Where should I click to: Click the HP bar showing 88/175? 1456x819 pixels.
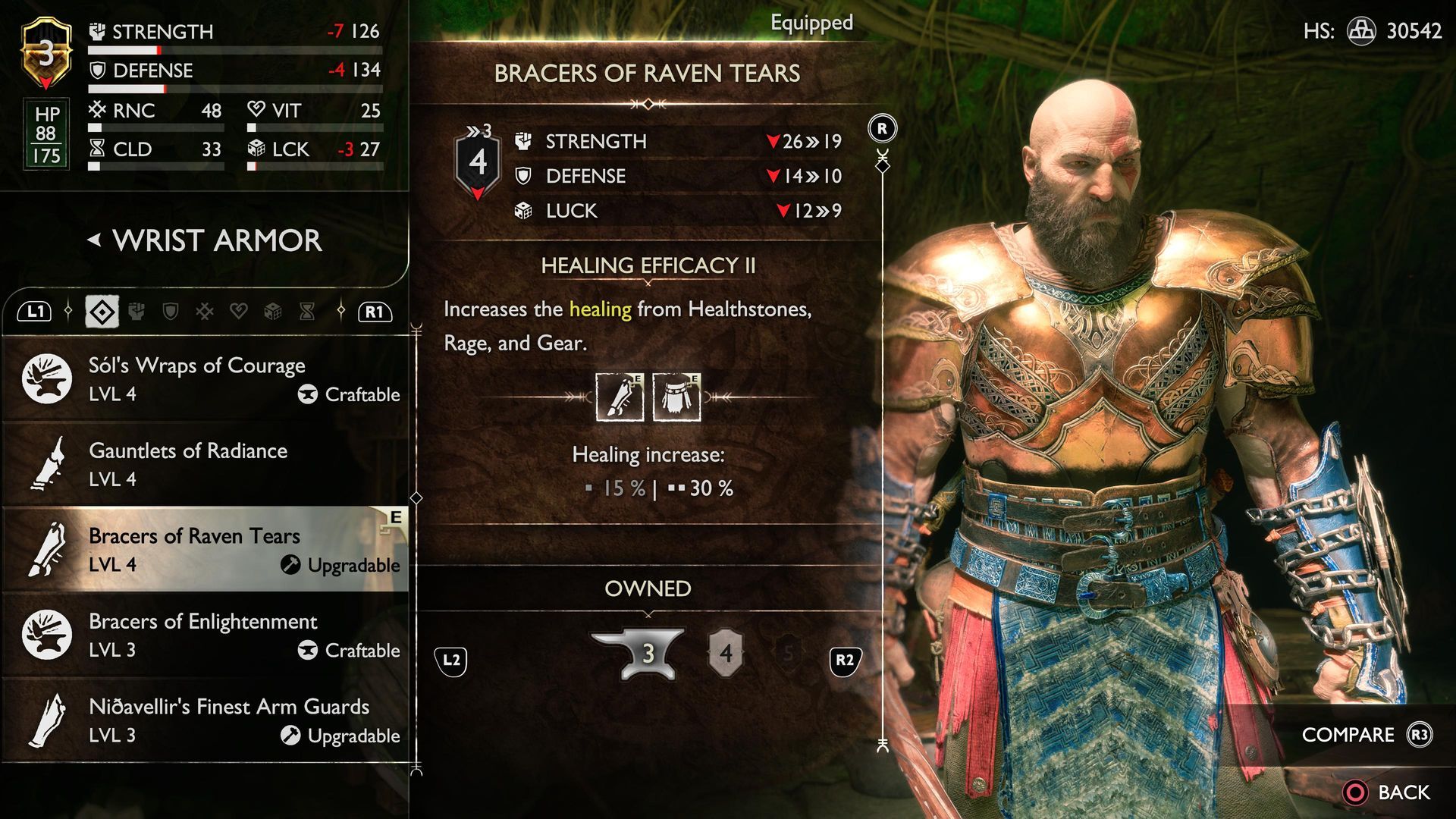(45, 134)
